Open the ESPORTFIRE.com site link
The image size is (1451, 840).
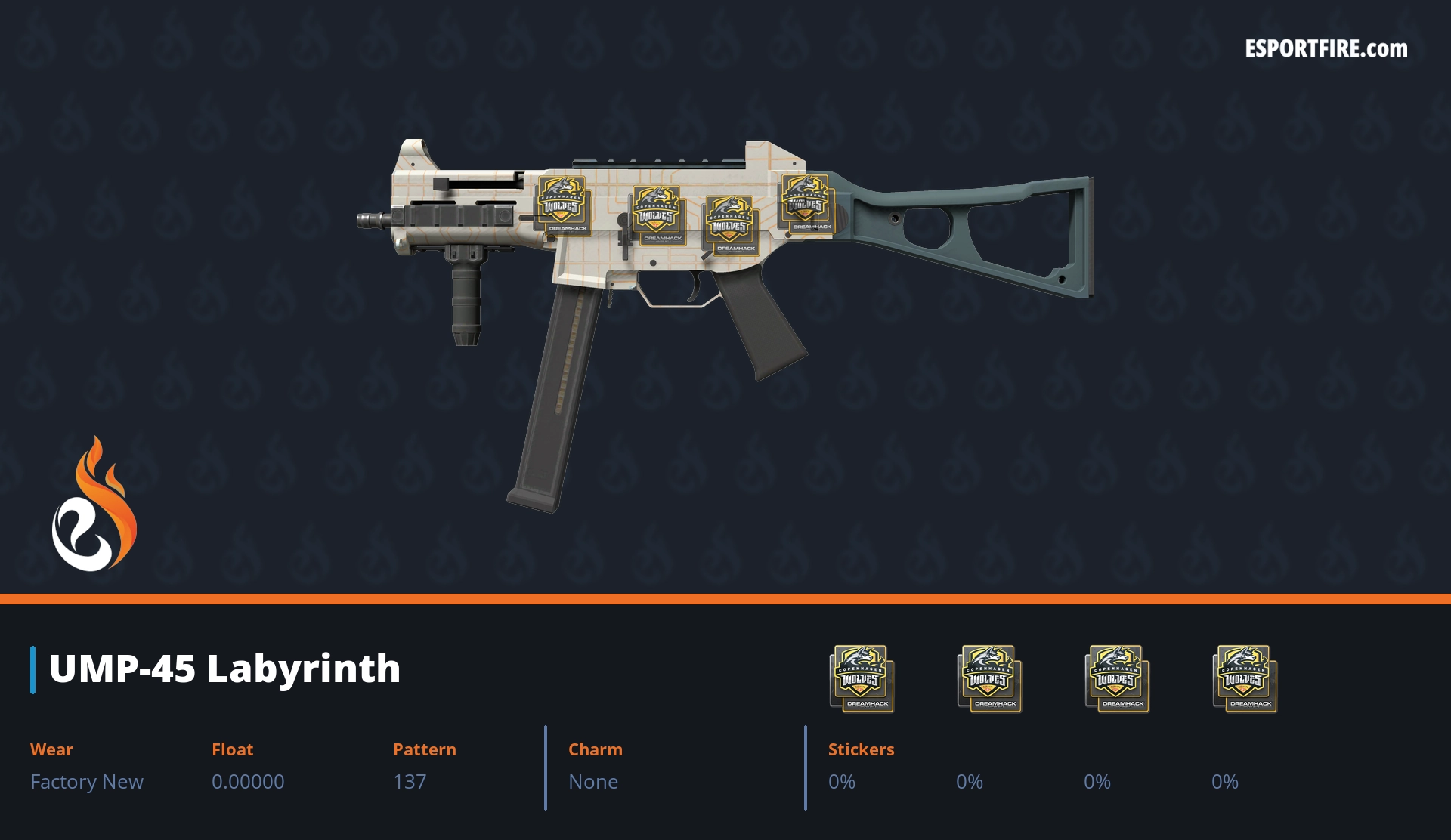(1326, 49)
